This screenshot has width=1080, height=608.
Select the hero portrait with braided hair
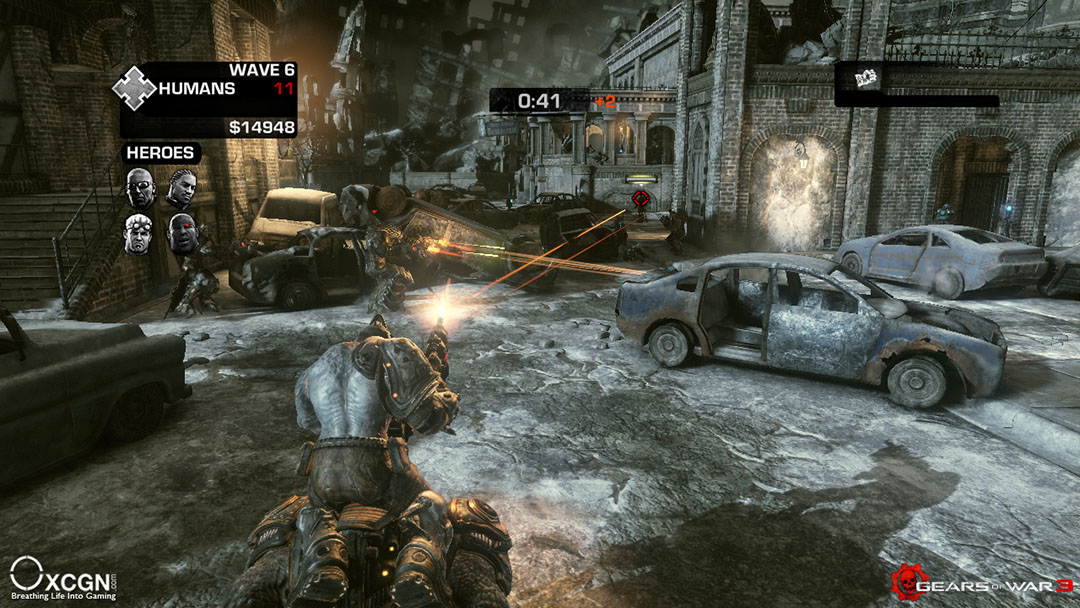[x=181, y=188]
